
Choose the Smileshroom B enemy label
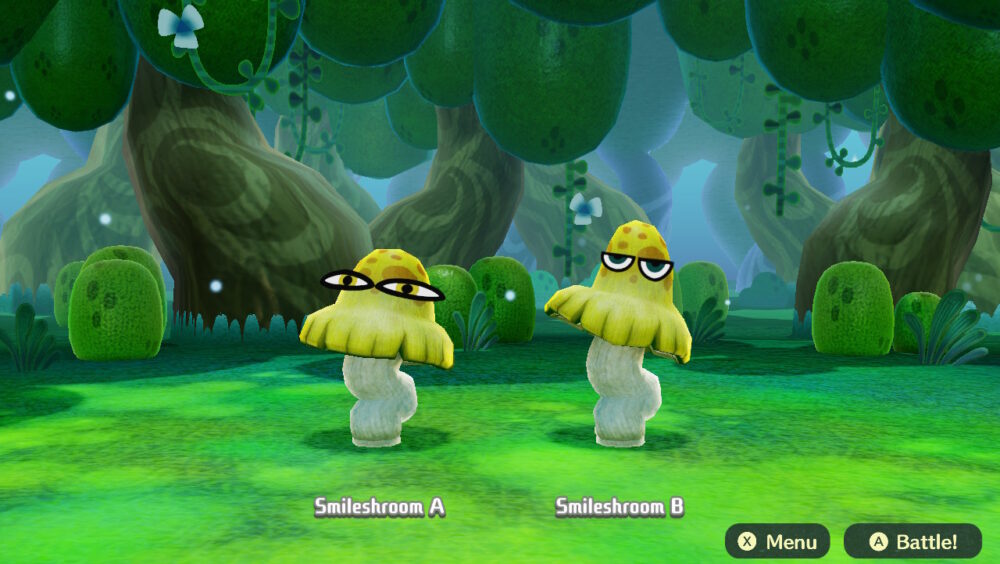tap(620, 507)
